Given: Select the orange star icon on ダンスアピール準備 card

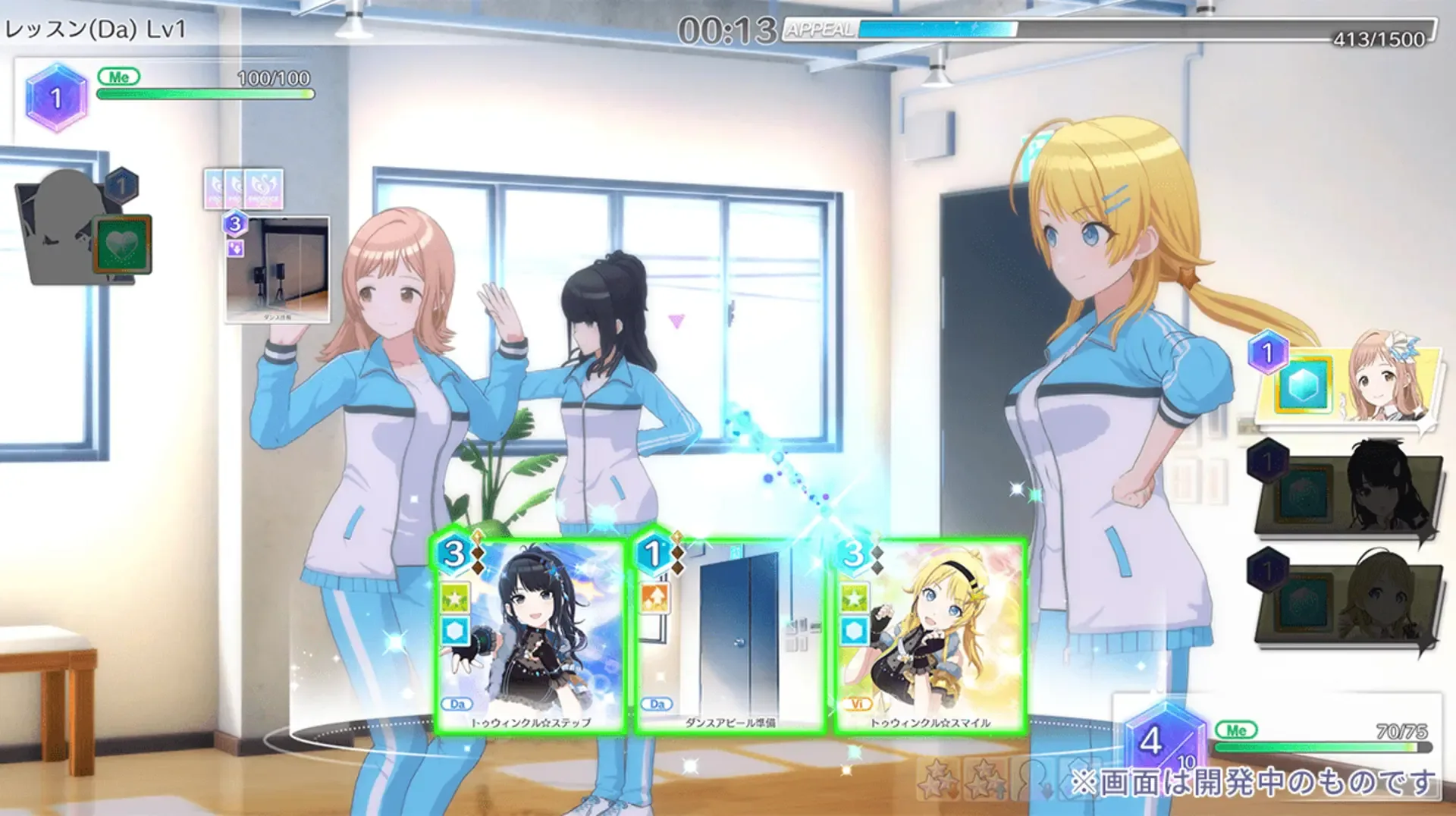Looking at the screenshot, I should [654, 597].
